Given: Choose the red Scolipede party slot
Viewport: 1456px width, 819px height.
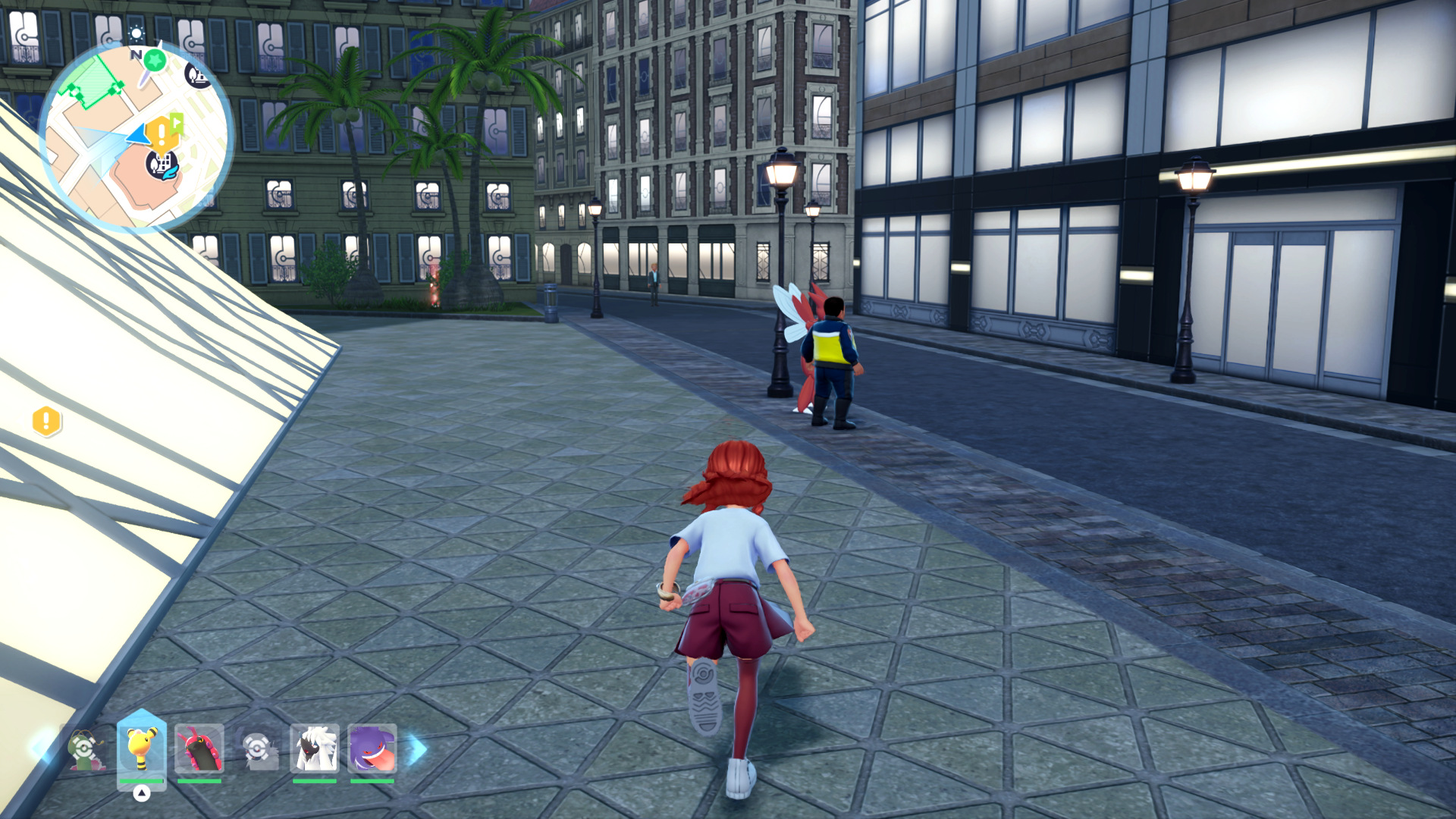Looking at the screenshot, I should [x=199, y=749].
